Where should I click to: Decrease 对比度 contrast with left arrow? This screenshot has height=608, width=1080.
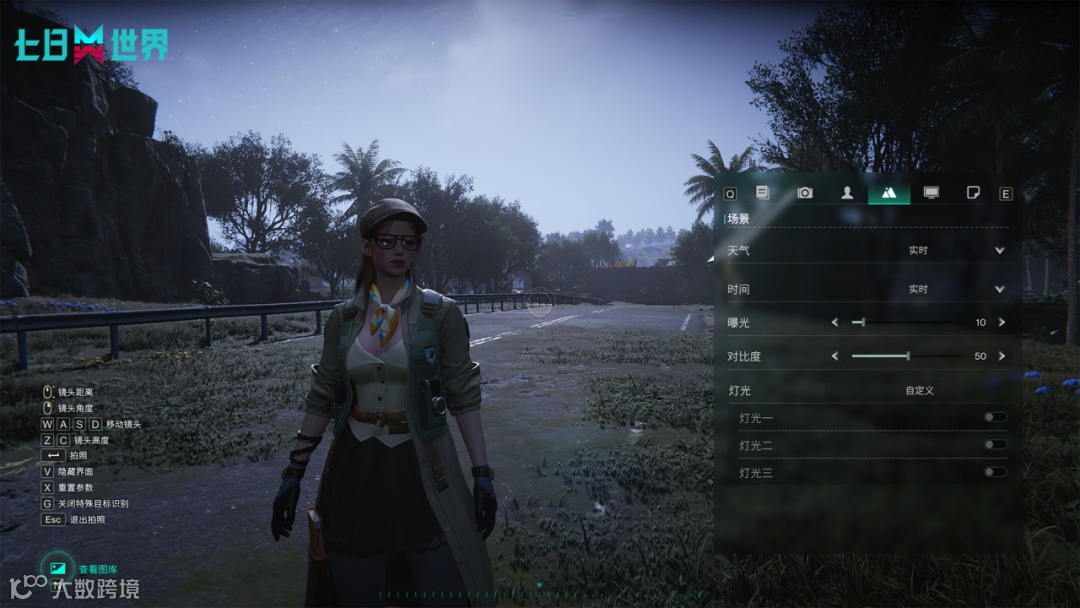tap(835, 356)
